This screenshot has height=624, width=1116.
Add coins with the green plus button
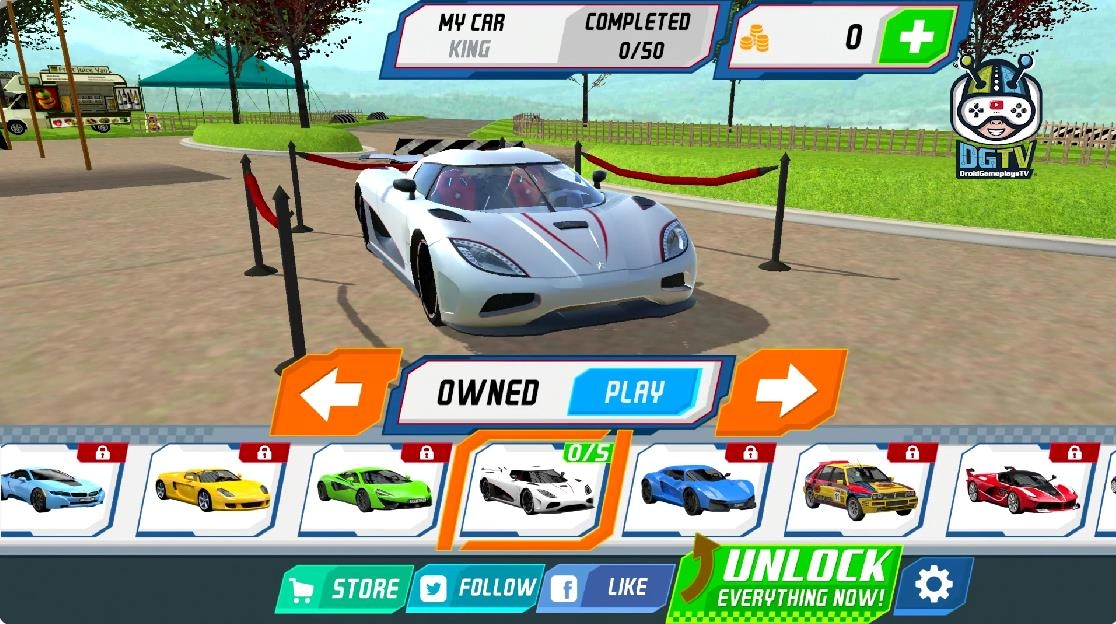[914, 38]
